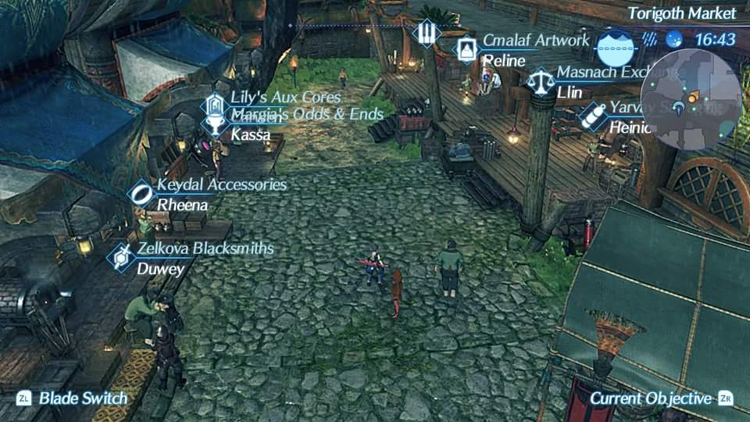Select the bottle shop marker above Heinic

[x=593, y=116]
